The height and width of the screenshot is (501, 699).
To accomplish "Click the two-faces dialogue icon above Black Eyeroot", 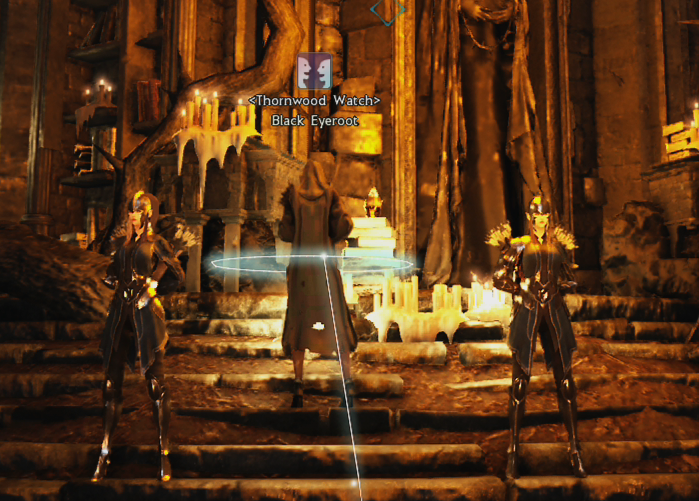I will pyautogui.click(x=315, y=71).
